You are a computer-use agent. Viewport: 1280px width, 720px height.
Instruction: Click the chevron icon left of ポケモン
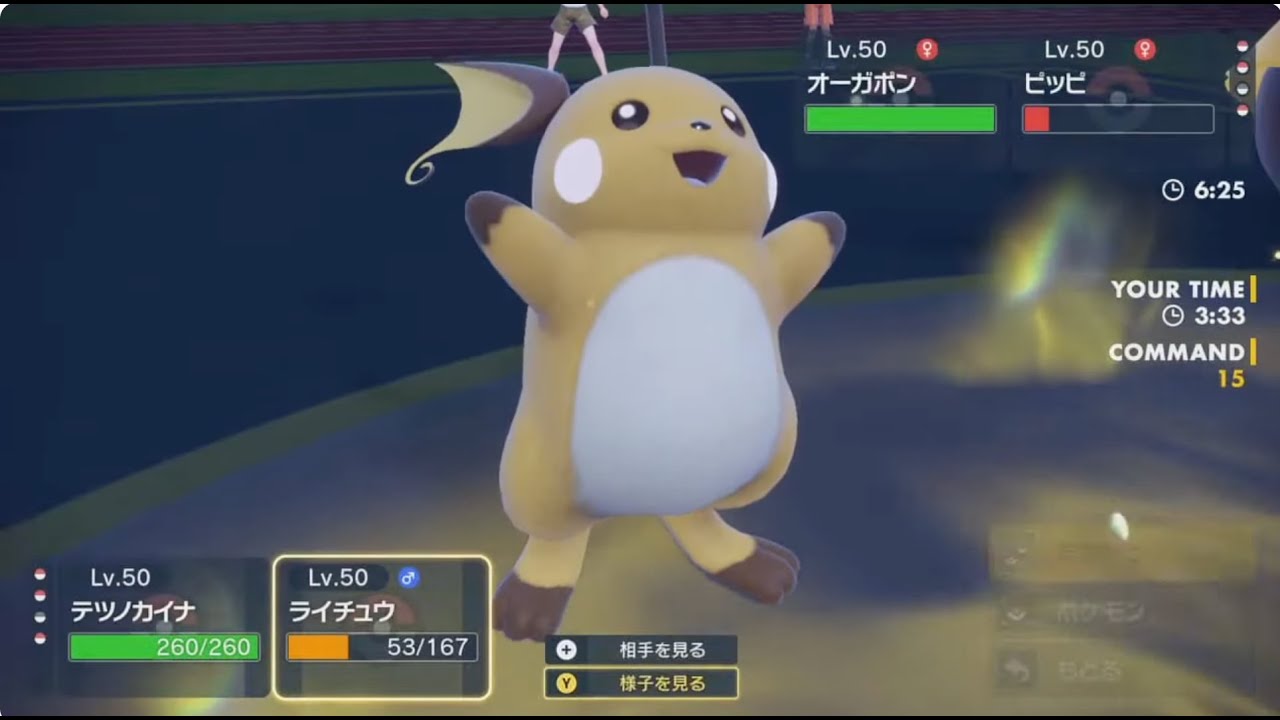1016,614
